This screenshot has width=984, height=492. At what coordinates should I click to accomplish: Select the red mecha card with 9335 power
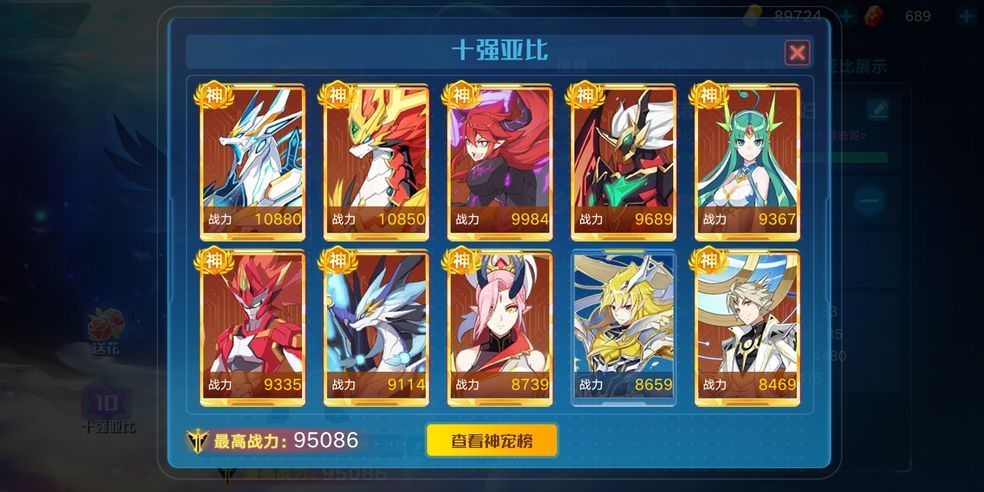click(252, 328)
